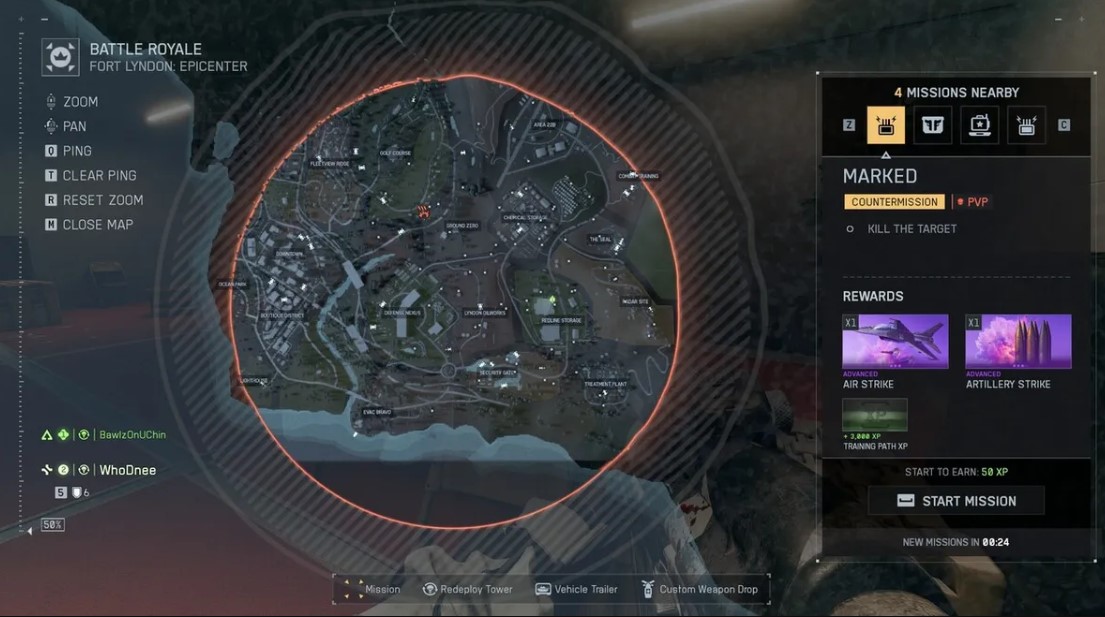Screen dimensions: 1105x617
Task: View the Advanced Air Strike reward
Action: pyautogui.click(x=895, y=343)
